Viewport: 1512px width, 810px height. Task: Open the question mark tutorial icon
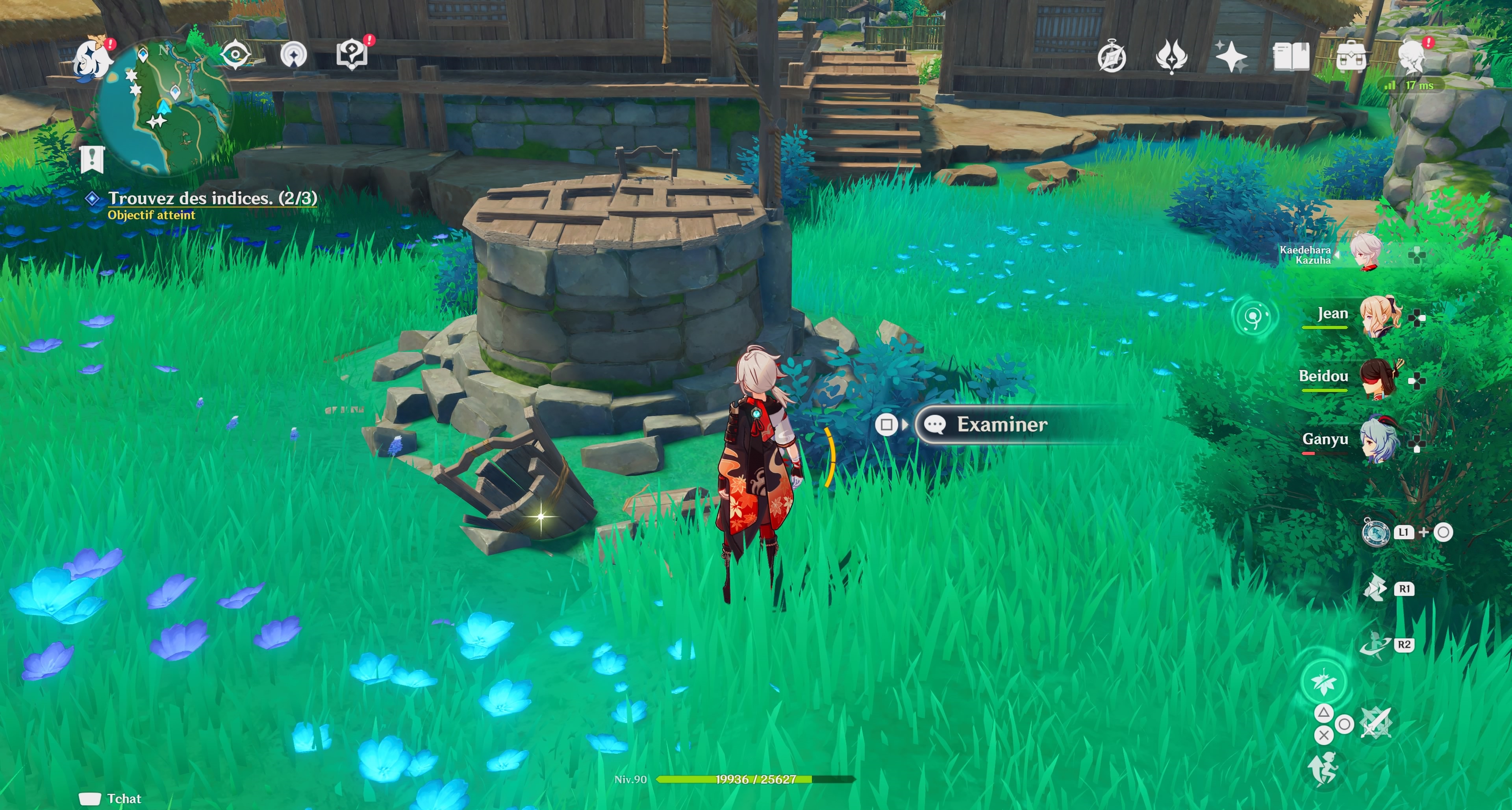(352, 55)
